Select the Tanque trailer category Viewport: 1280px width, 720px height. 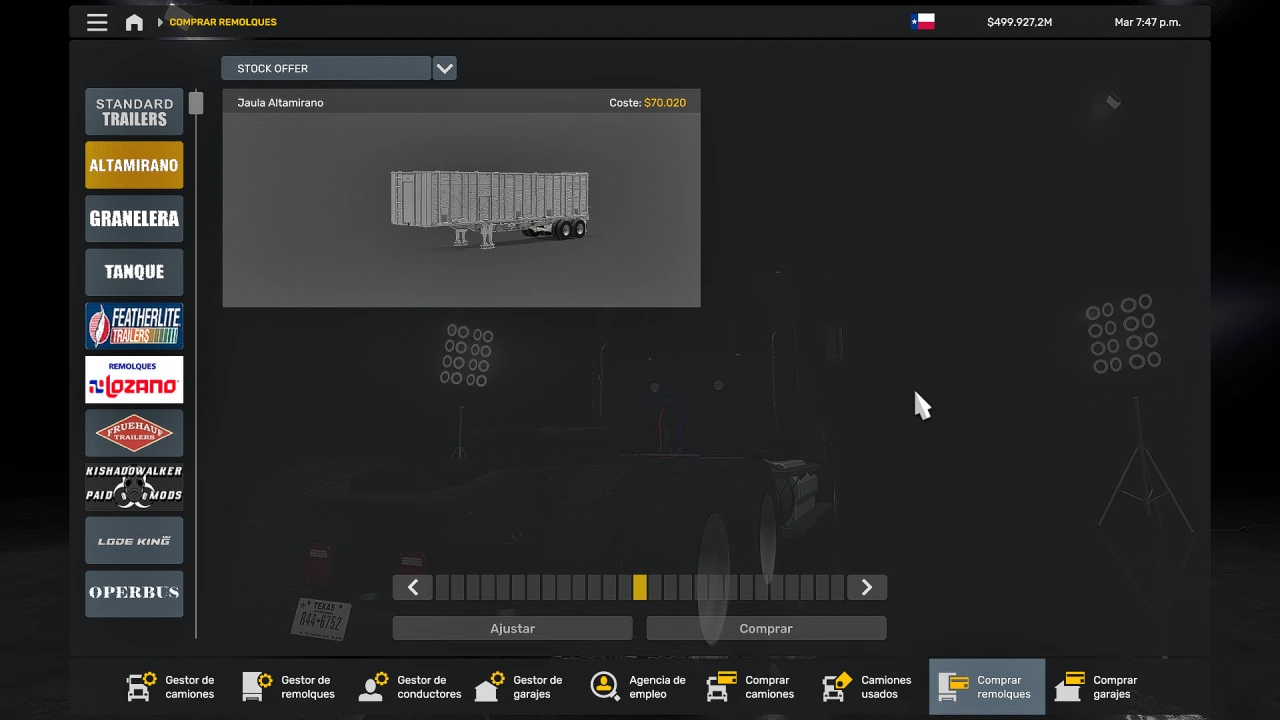click(x=134, y=271)
